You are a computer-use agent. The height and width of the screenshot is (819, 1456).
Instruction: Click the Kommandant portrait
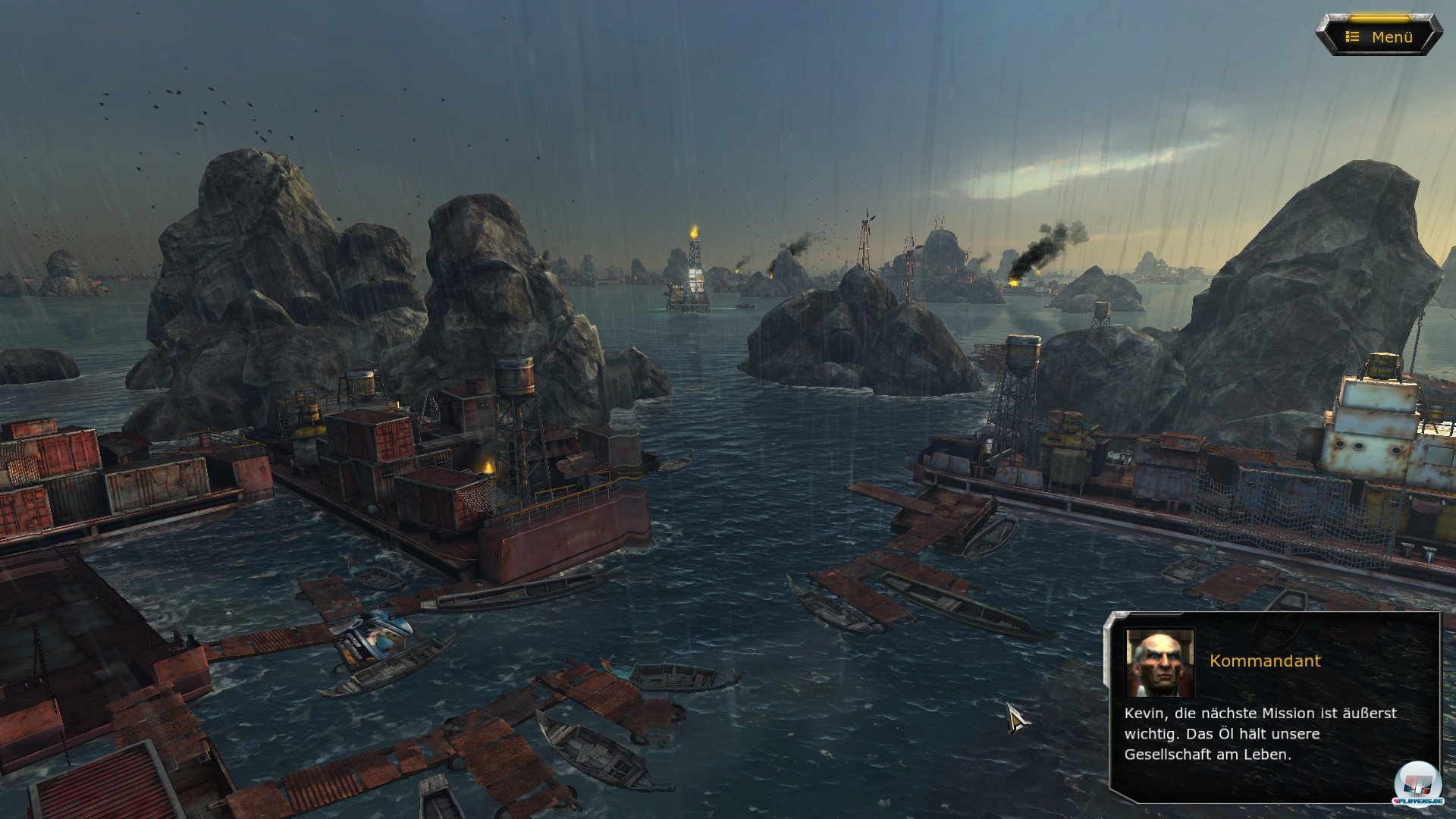(x=1159, y=663)
